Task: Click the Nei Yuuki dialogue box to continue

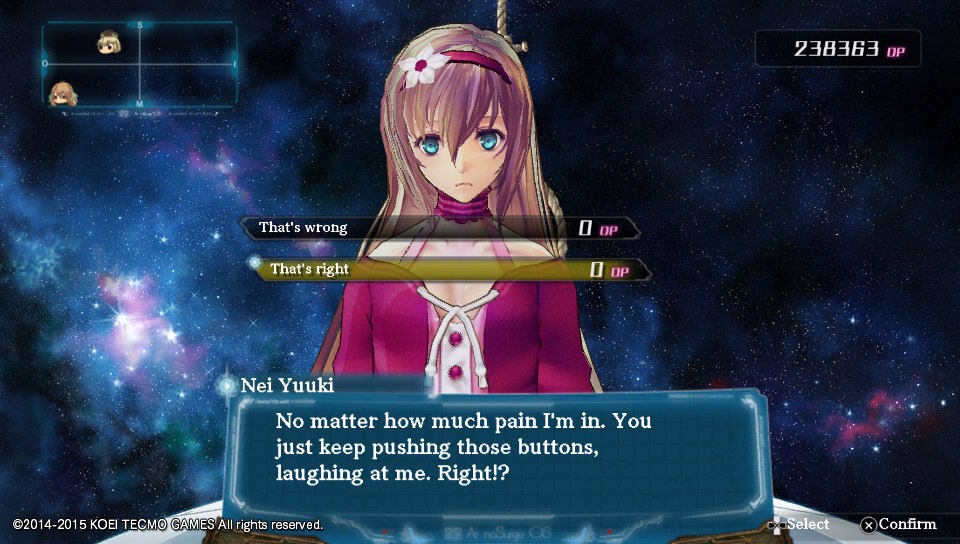Action: (495, 448)
